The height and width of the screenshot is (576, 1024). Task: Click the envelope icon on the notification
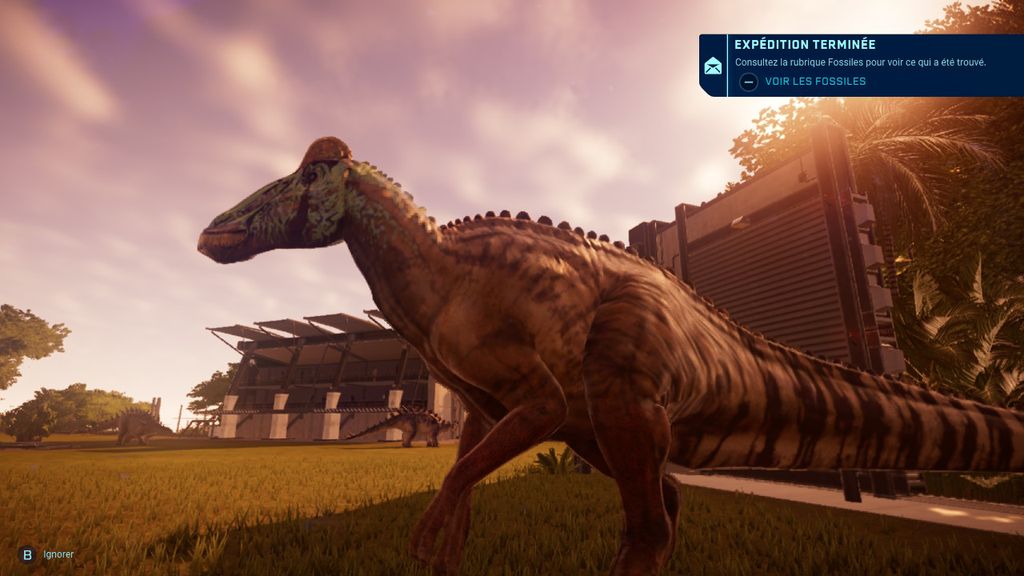coord(713,66)
